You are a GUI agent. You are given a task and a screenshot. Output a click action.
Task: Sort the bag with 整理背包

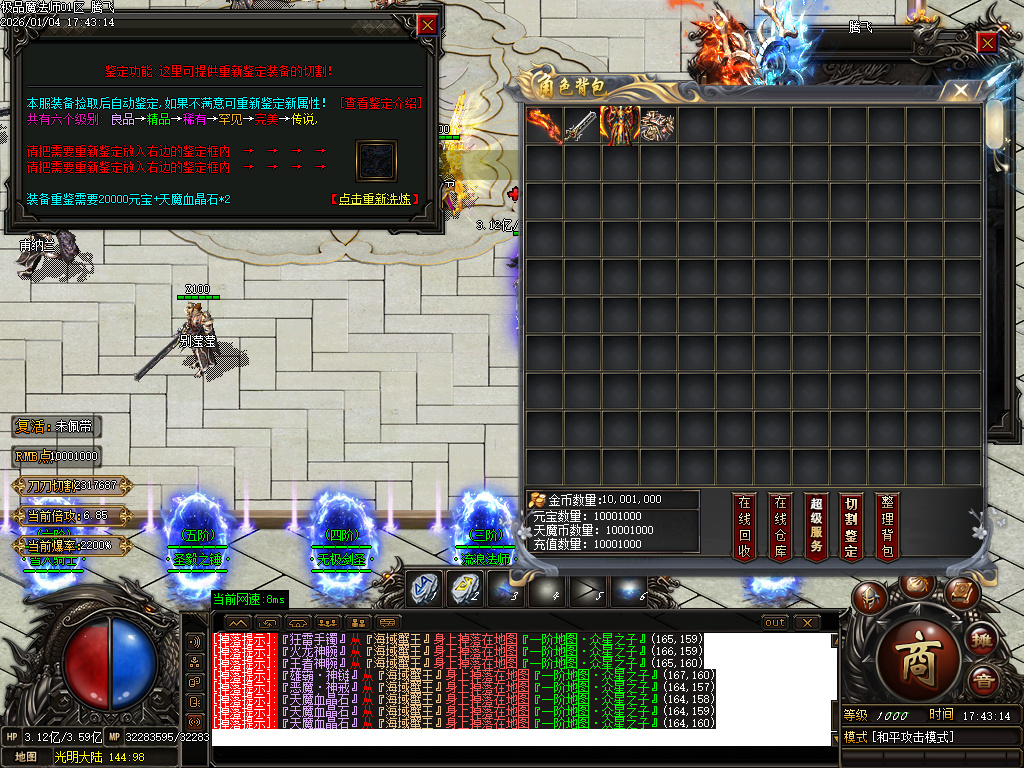click(x=887, y=526)
